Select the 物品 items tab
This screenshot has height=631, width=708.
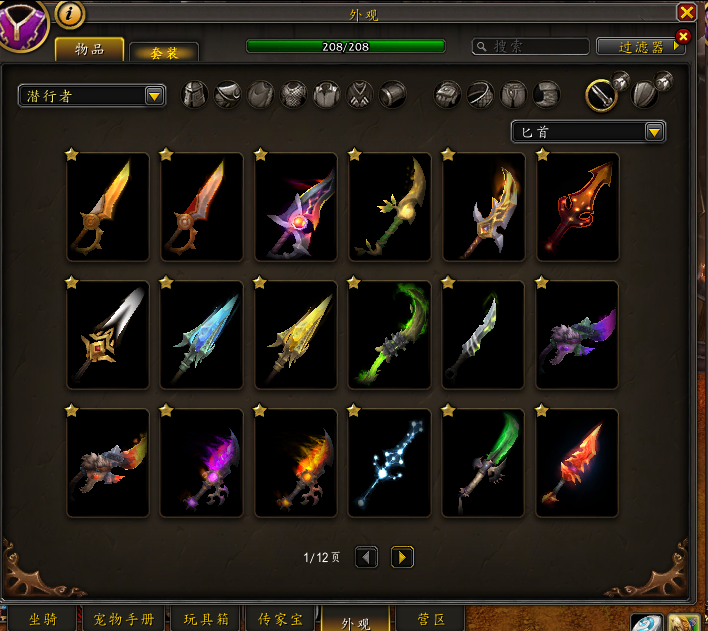pos(90,49)
